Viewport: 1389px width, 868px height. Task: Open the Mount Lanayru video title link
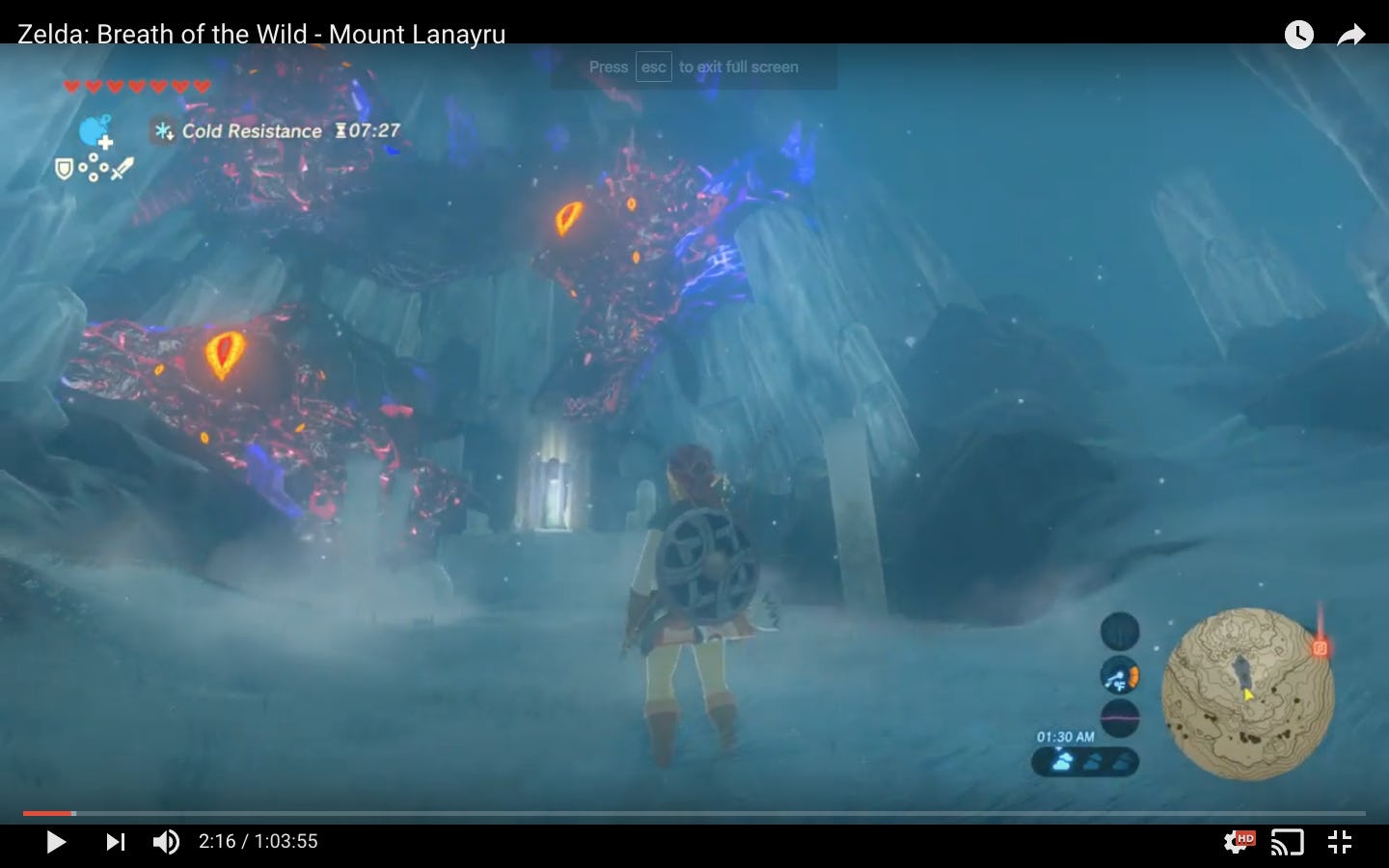pos(259,34)
